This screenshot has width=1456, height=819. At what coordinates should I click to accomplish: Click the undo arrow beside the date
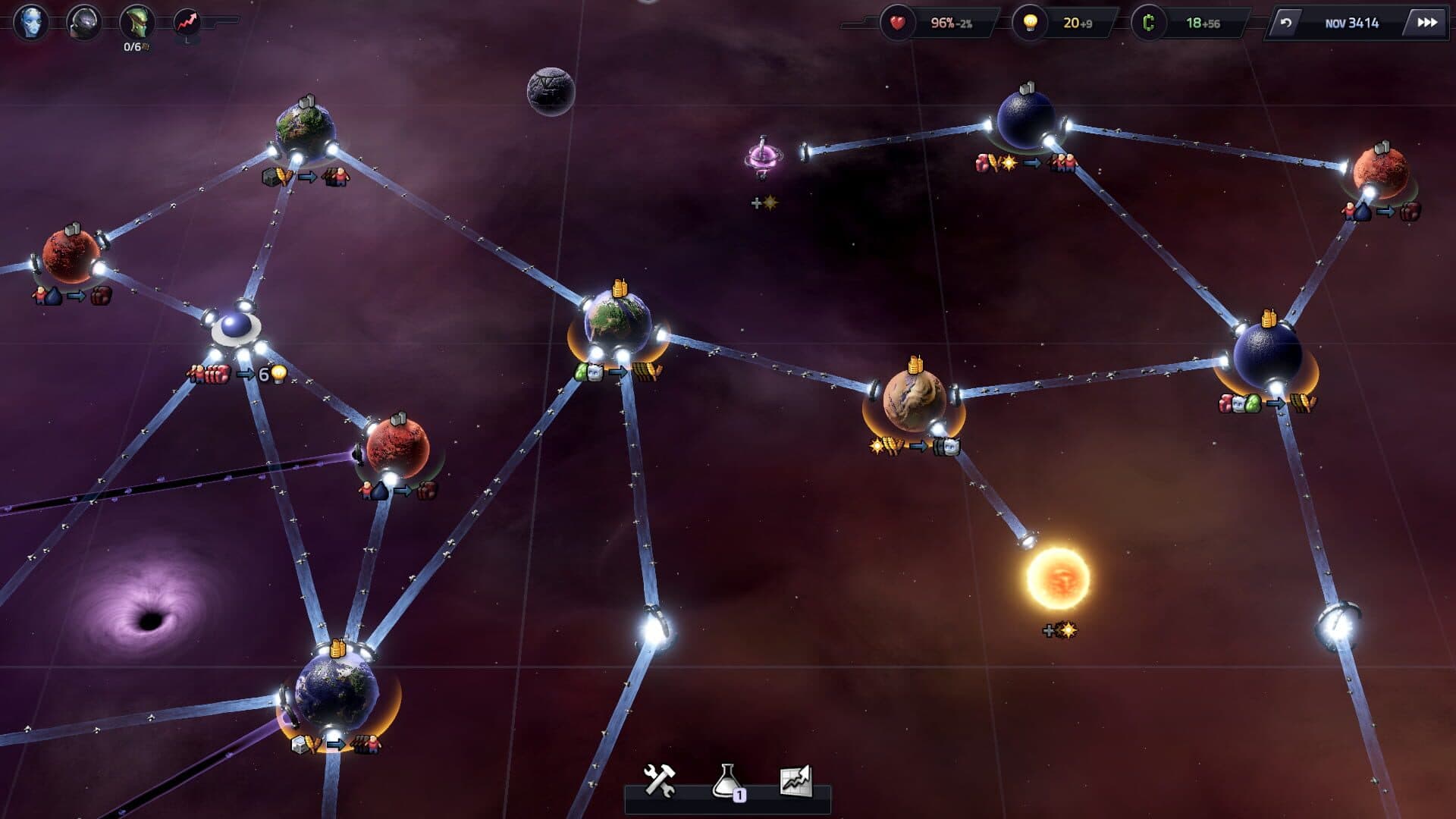(1286, 23)
